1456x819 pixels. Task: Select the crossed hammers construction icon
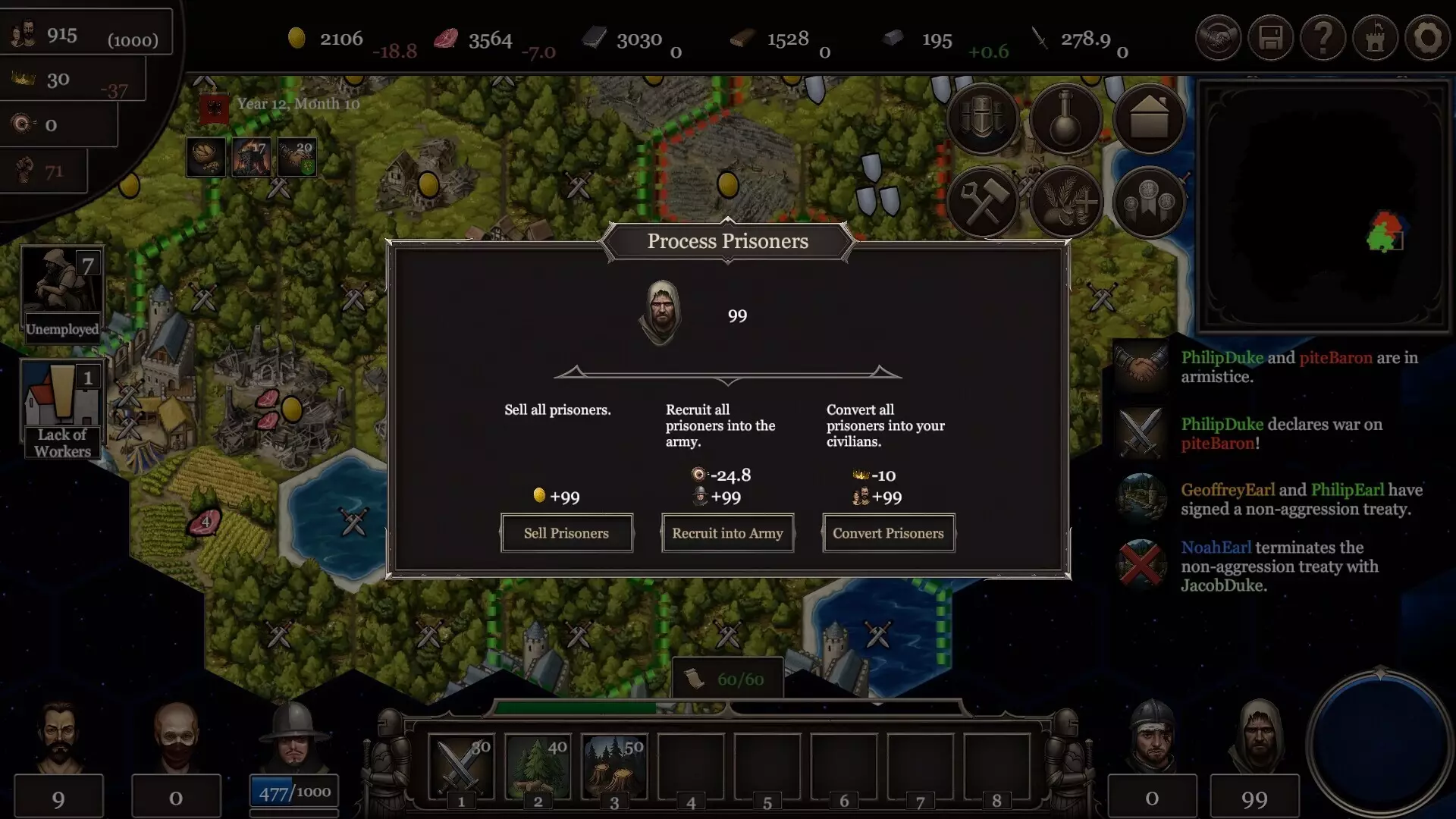pos(983,202)
